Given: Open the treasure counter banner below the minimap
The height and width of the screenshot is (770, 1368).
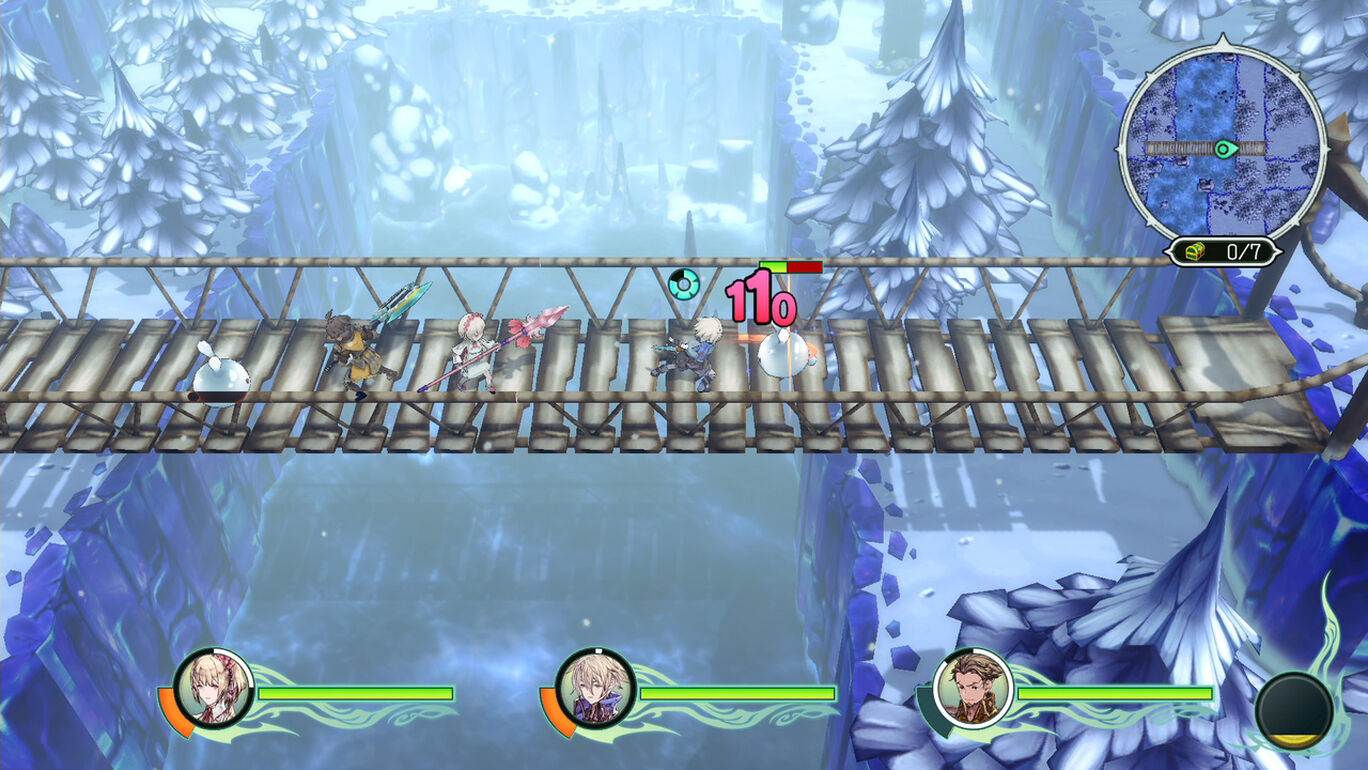Looking at the screenshot, I should coord(1223,253).
